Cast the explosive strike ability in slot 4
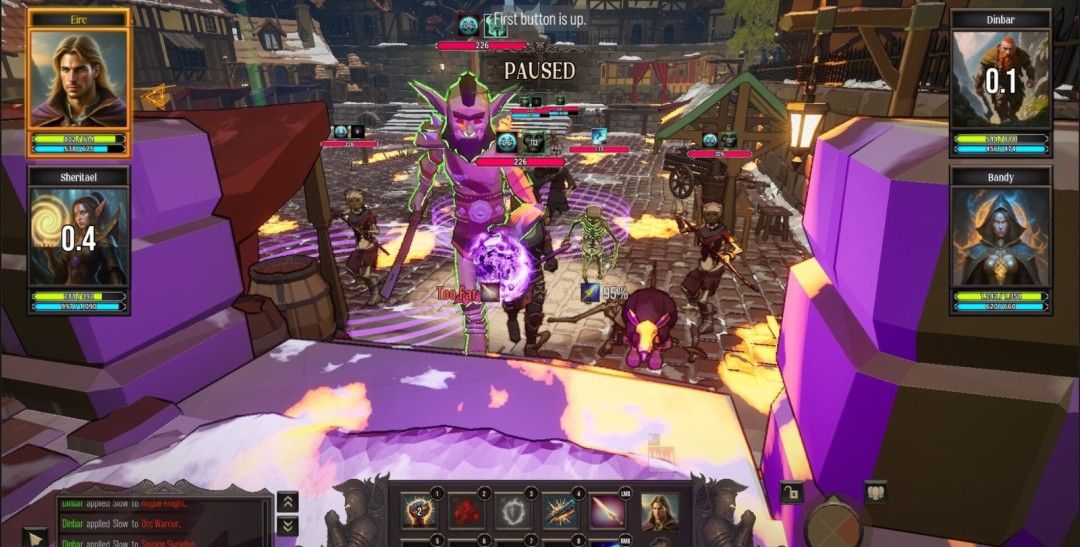This screenshot has height=547, width=1080. coord(562,511)
